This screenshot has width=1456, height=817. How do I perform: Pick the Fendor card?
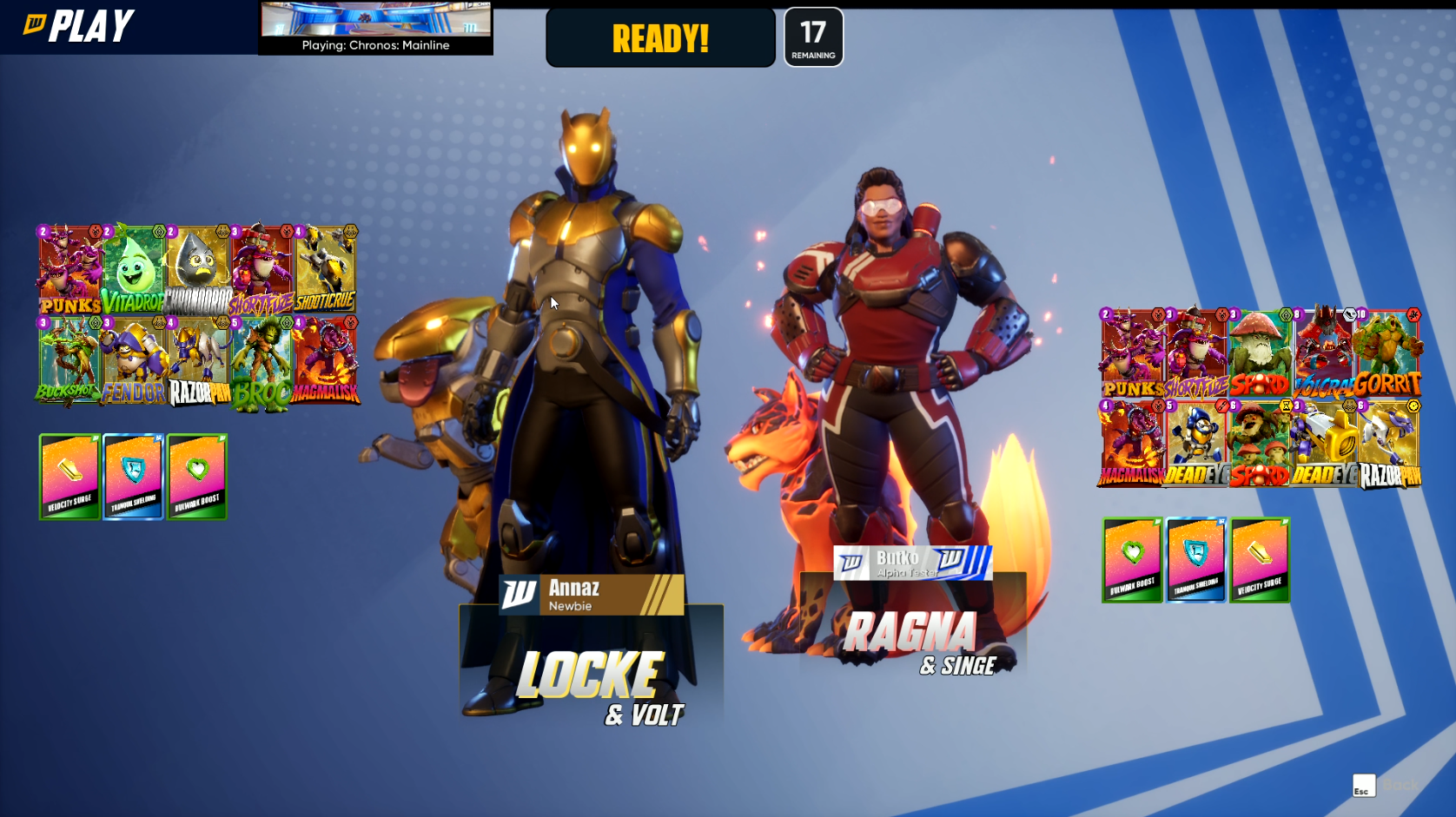tap(133, 360)
